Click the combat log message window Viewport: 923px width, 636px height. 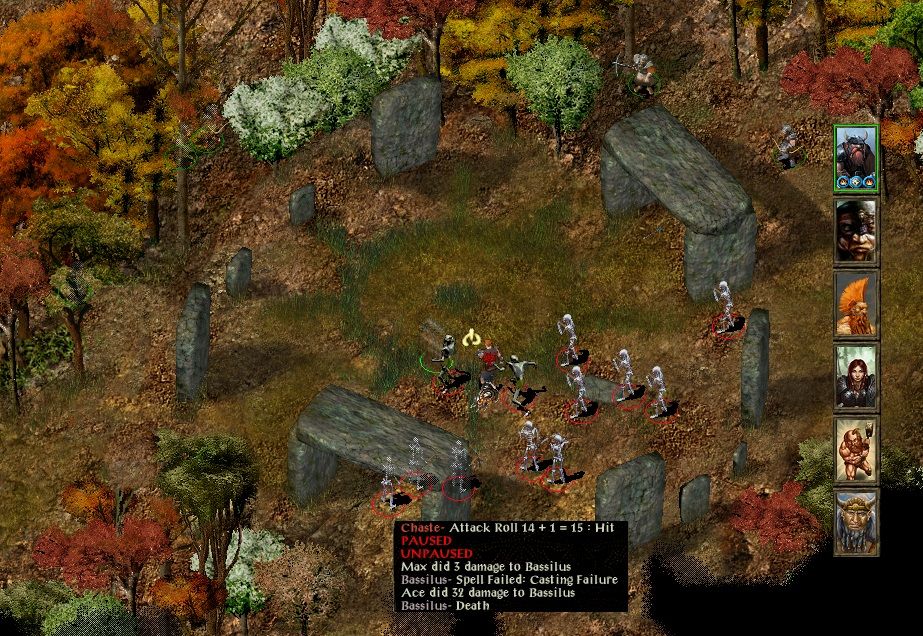(512, 566)
